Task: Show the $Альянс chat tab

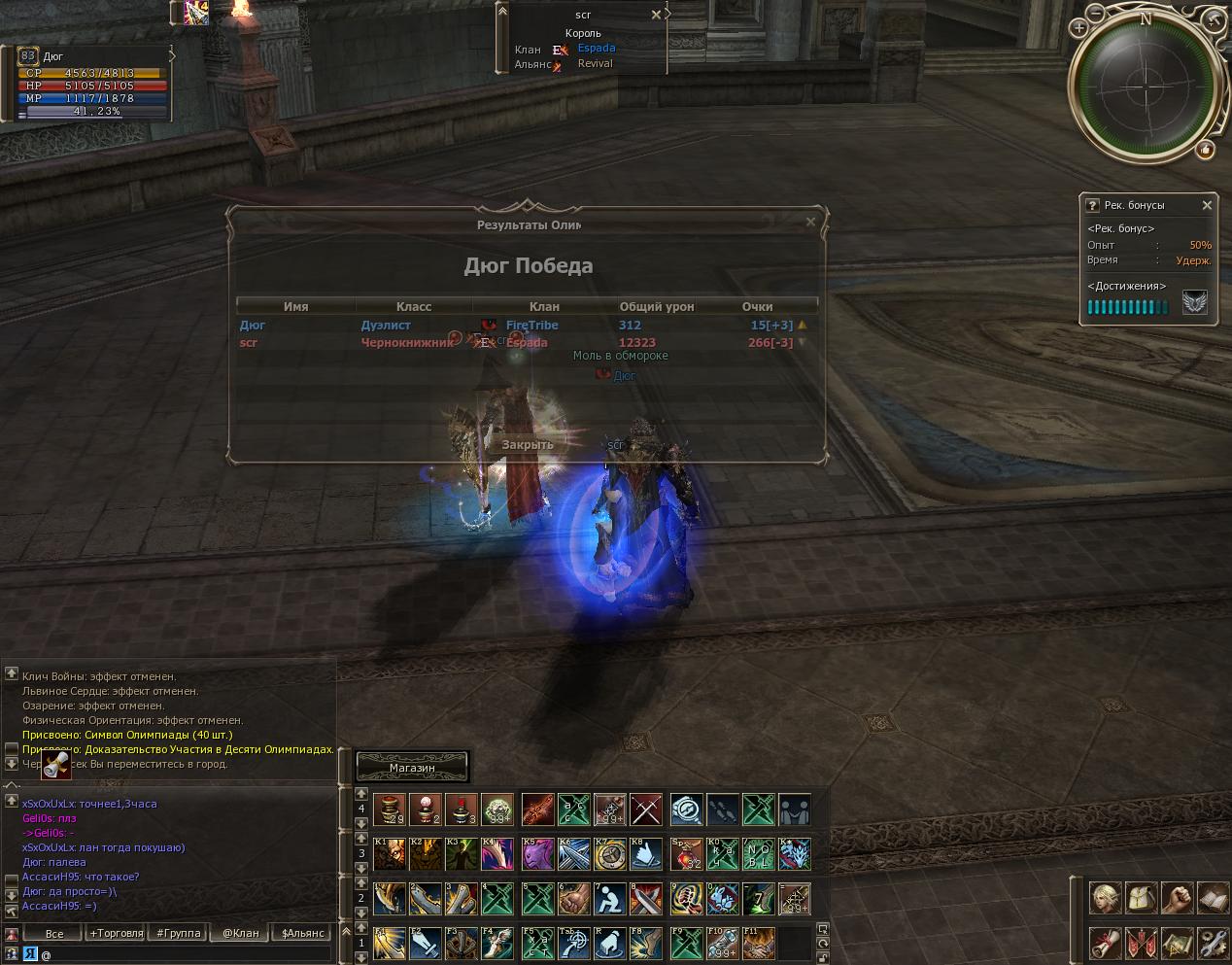Action: (303, 933)
